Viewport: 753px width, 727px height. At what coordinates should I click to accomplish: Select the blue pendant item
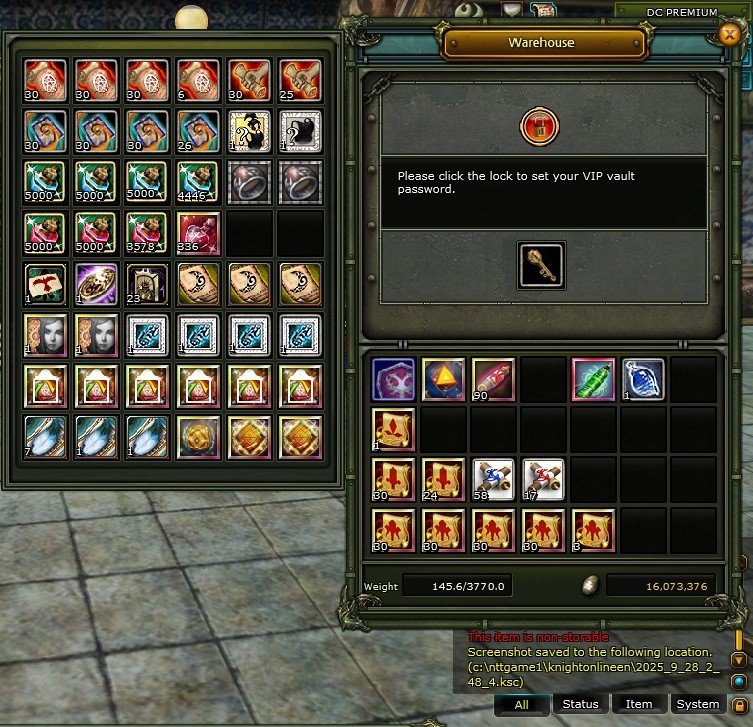(x=642, y=380)
